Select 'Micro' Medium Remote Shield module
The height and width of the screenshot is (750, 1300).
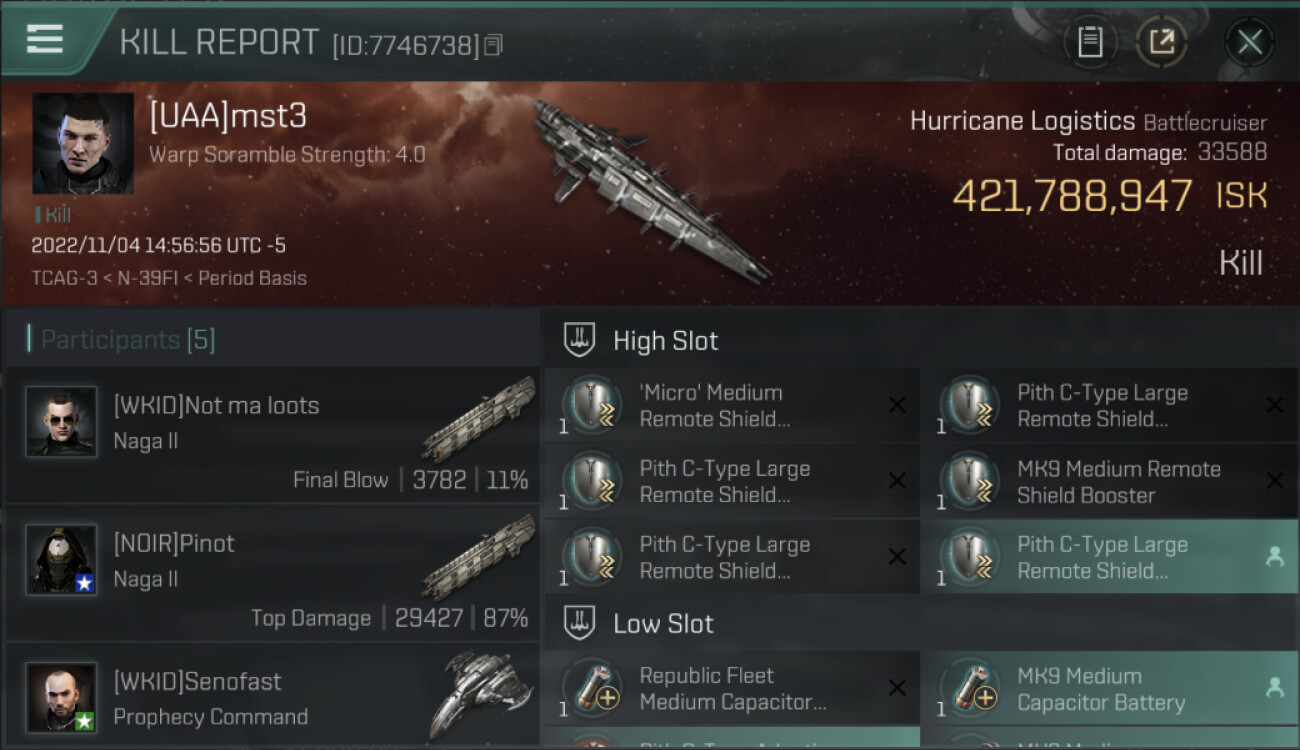pyautogui.click(x=730, y=405)
